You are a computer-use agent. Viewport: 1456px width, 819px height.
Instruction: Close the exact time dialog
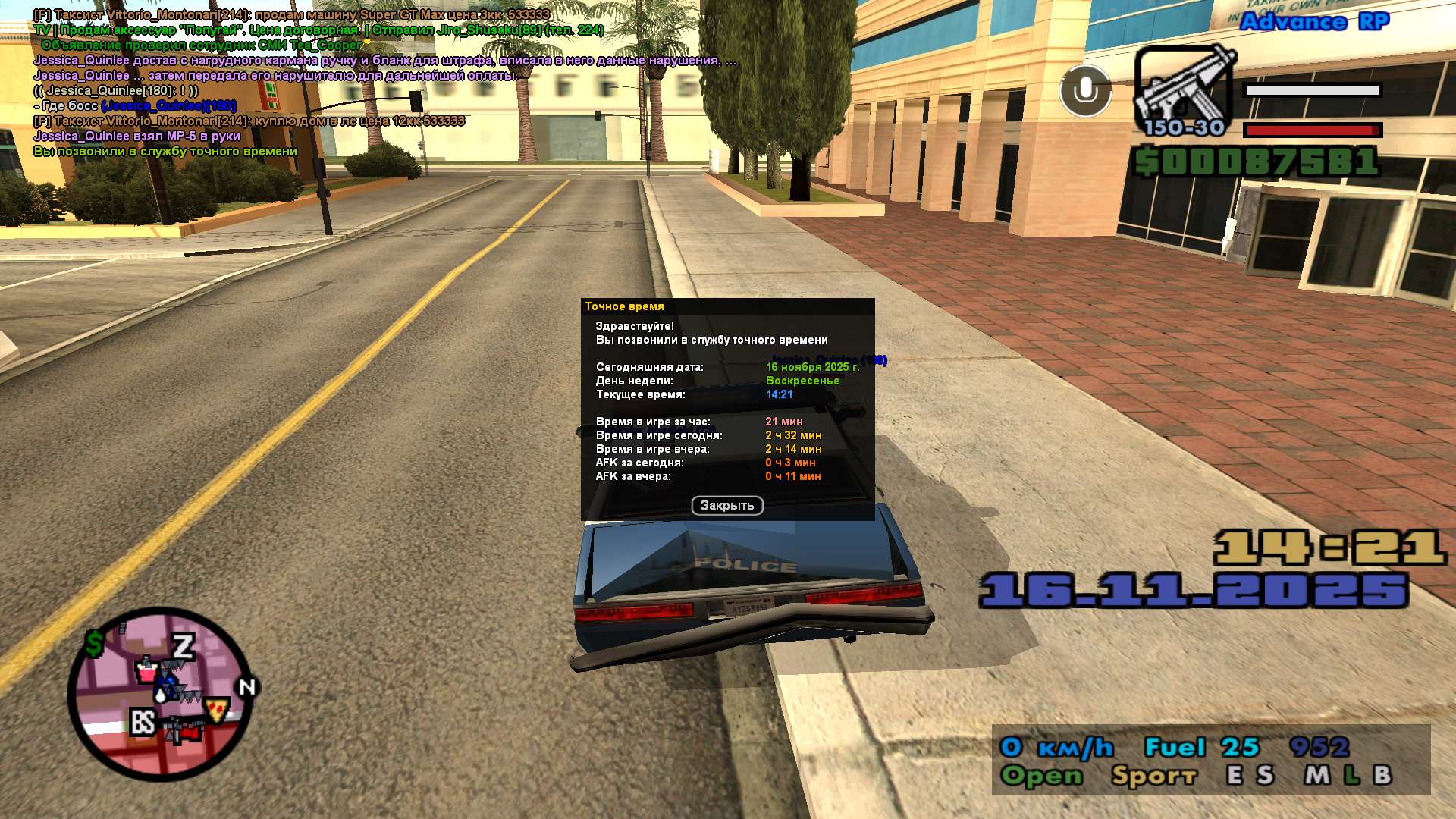726,505
